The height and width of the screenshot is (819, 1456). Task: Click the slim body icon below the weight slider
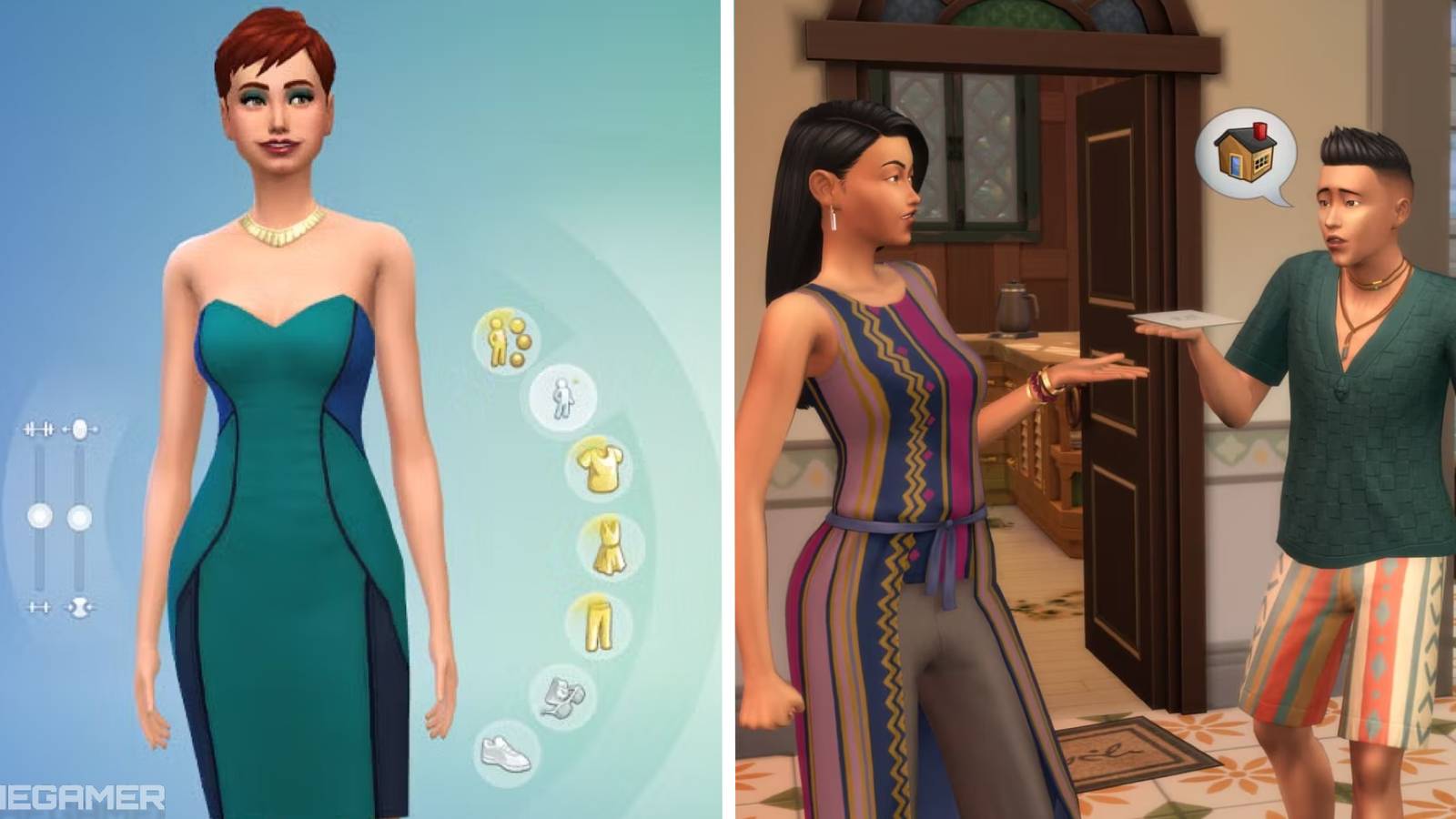[x=79, y=607]
